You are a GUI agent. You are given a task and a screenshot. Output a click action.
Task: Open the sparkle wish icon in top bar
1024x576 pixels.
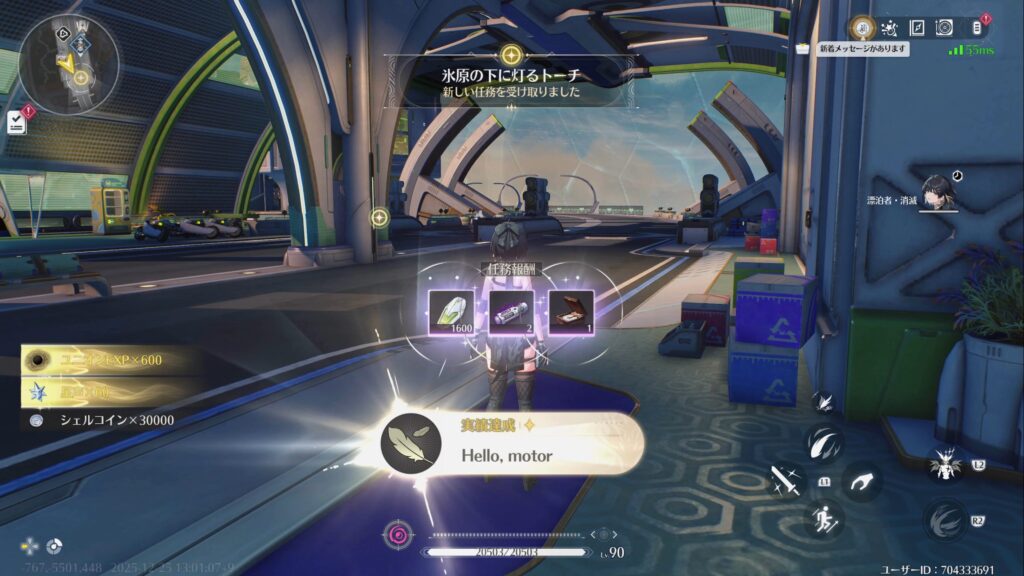coord(889,28)
